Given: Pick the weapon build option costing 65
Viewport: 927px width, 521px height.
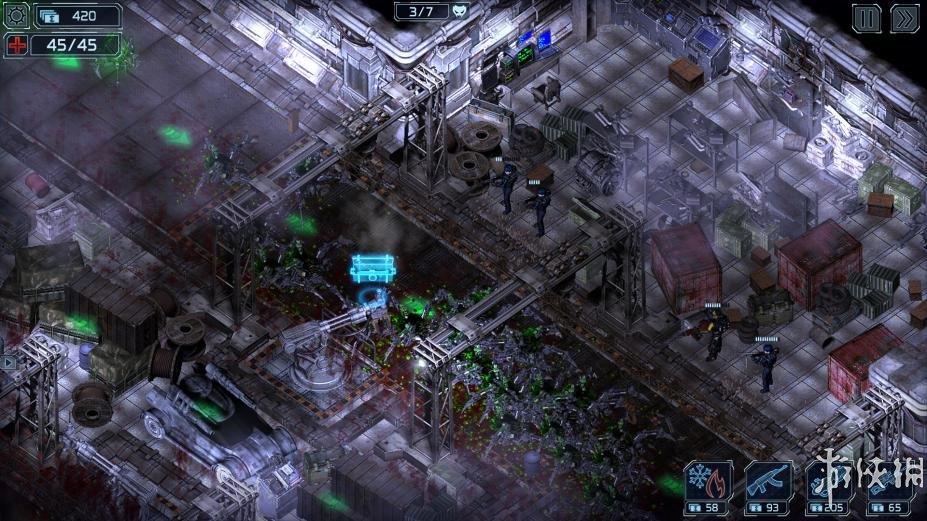Looking at the screenshot, I should point(887,485).
